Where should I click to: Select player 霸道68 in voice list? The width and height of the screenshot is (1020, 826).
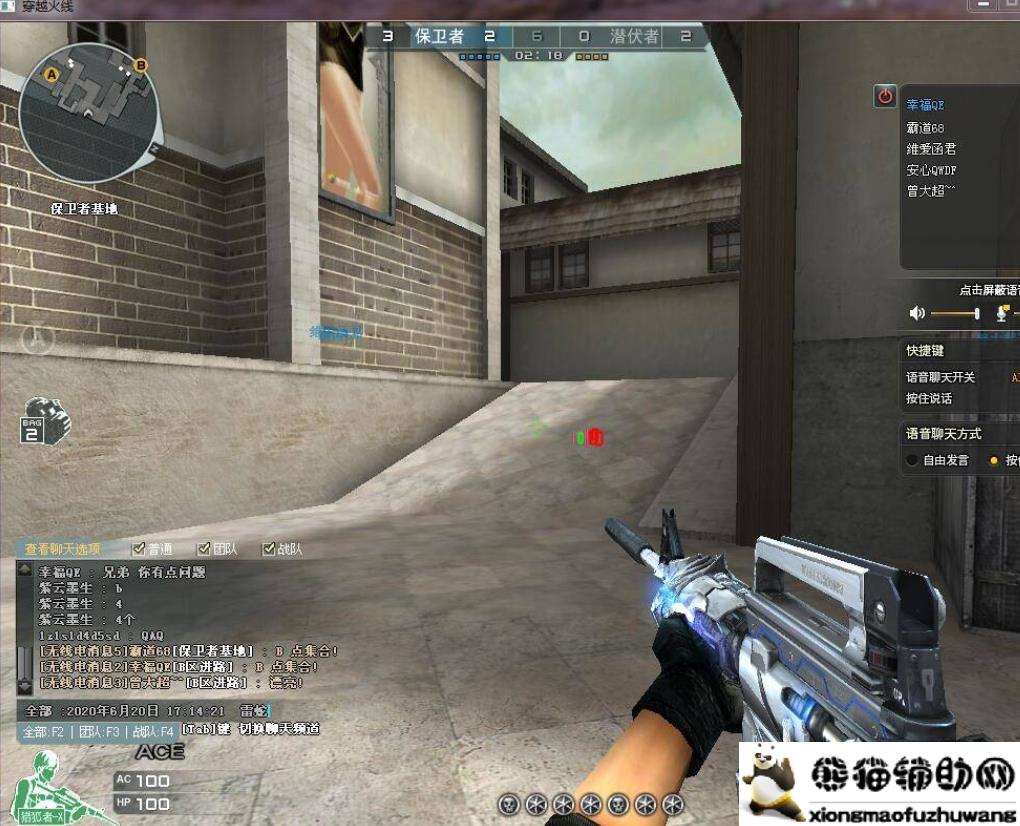925,127
